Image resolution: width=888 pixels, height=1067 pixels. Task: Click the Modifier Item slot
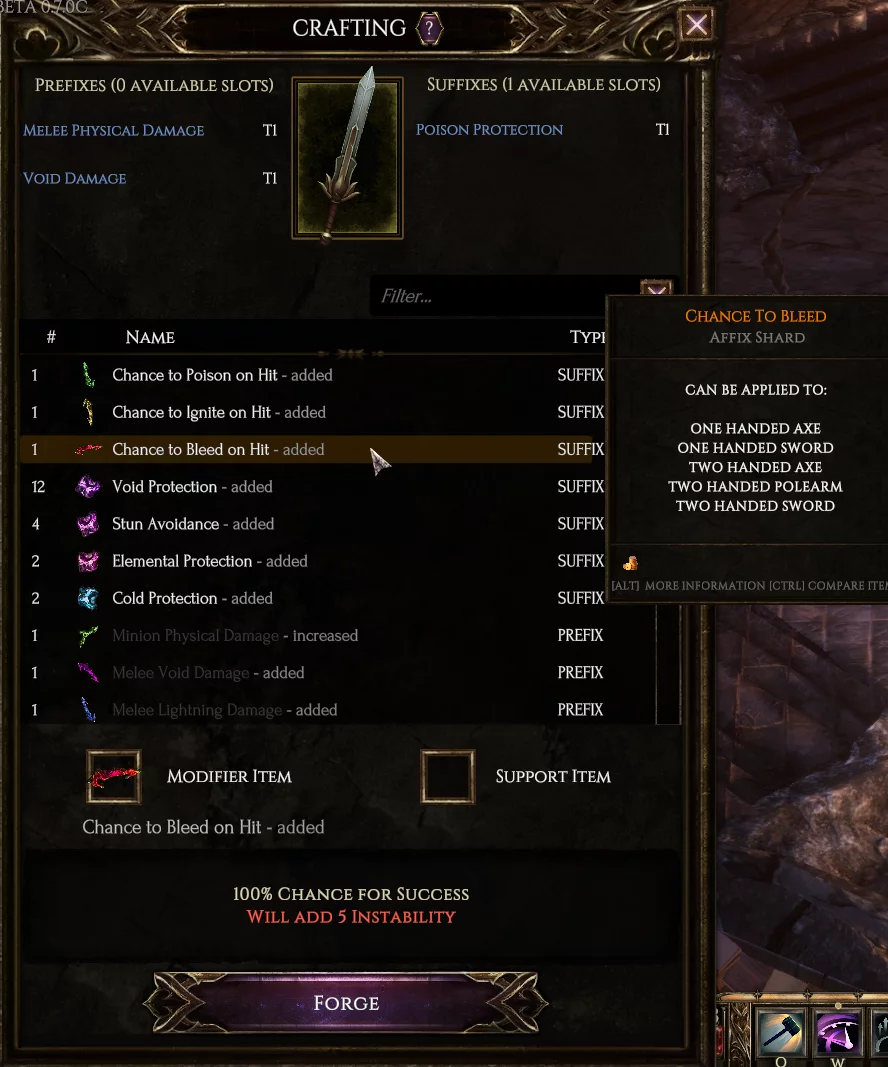[113, 777]
